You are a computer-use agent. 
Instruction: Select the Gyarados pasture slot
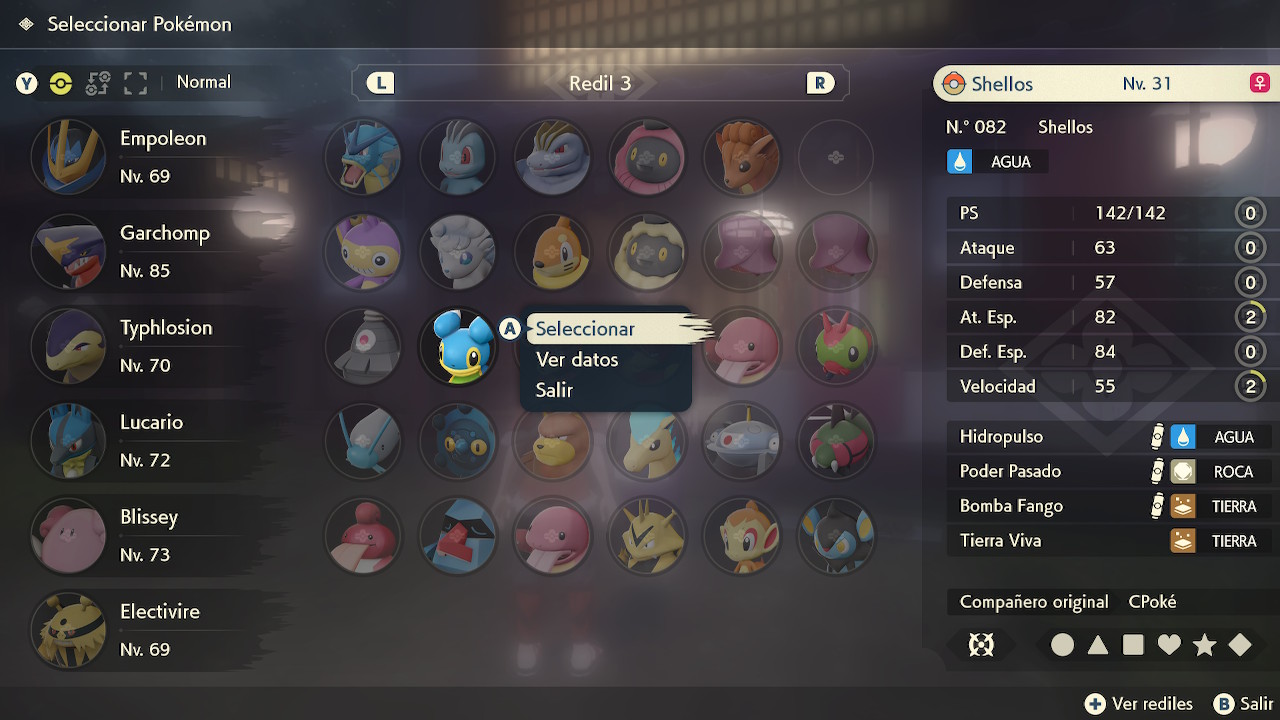363,157
